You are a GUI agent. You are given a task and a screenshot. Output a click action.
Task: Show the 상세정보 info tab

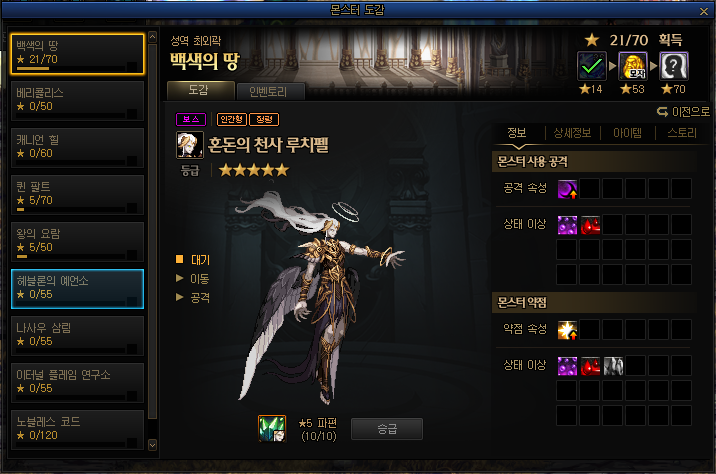[x=573, y=132]
